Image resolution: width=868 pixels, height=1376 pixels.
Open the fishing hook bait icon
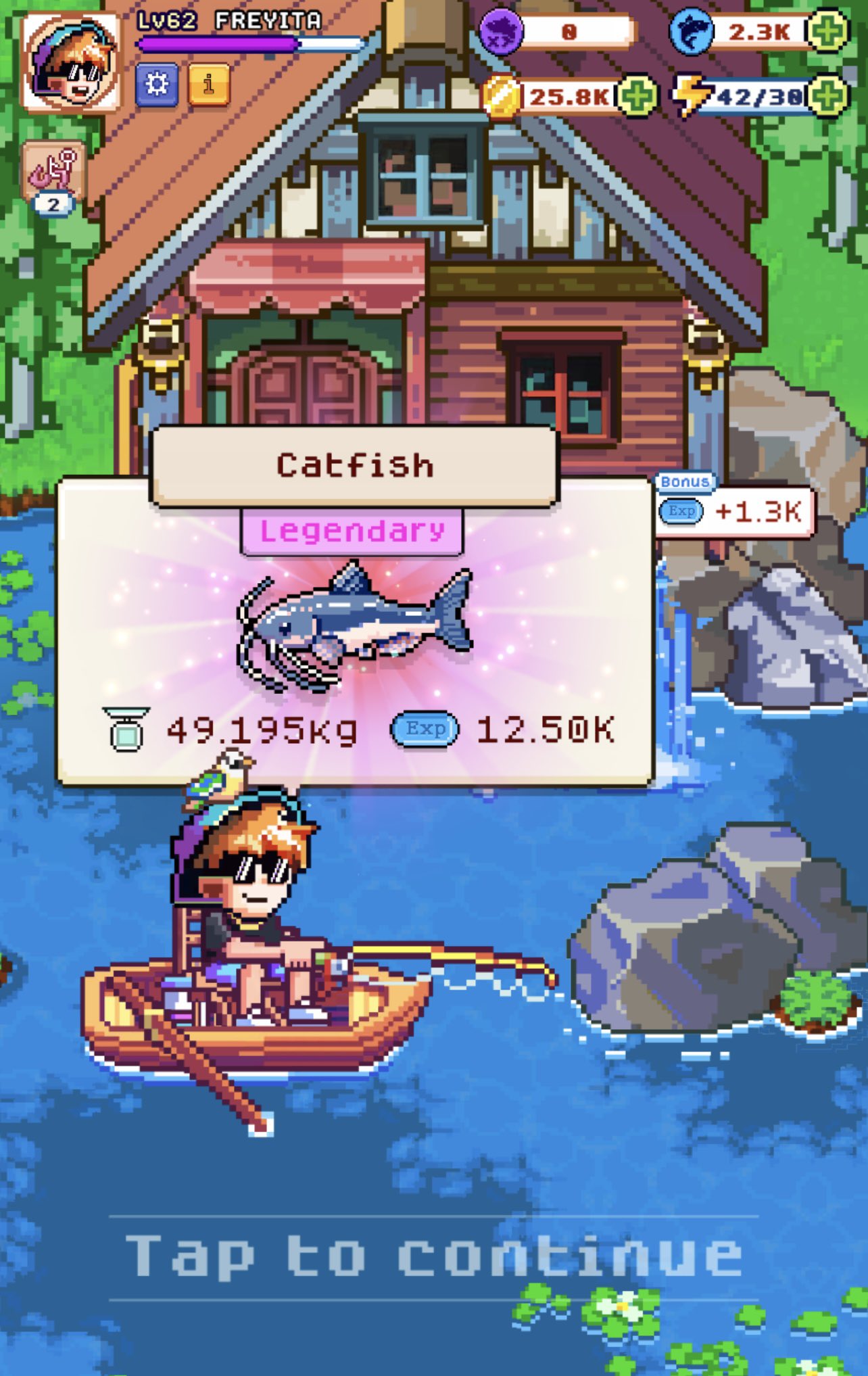point(54,170)
